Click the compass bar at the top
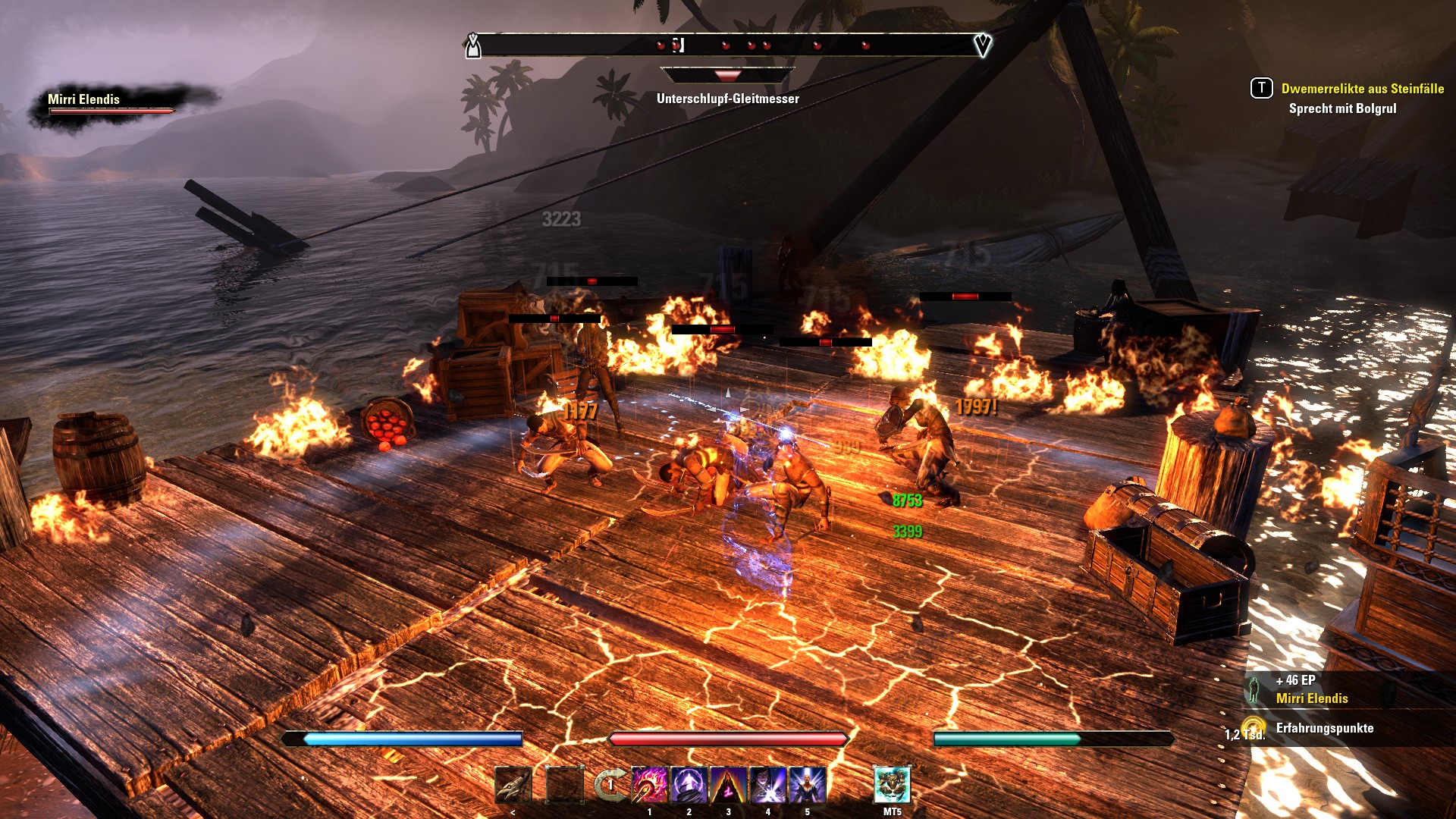The width and height of the screenshot is (1456, 819). (728, 45)
